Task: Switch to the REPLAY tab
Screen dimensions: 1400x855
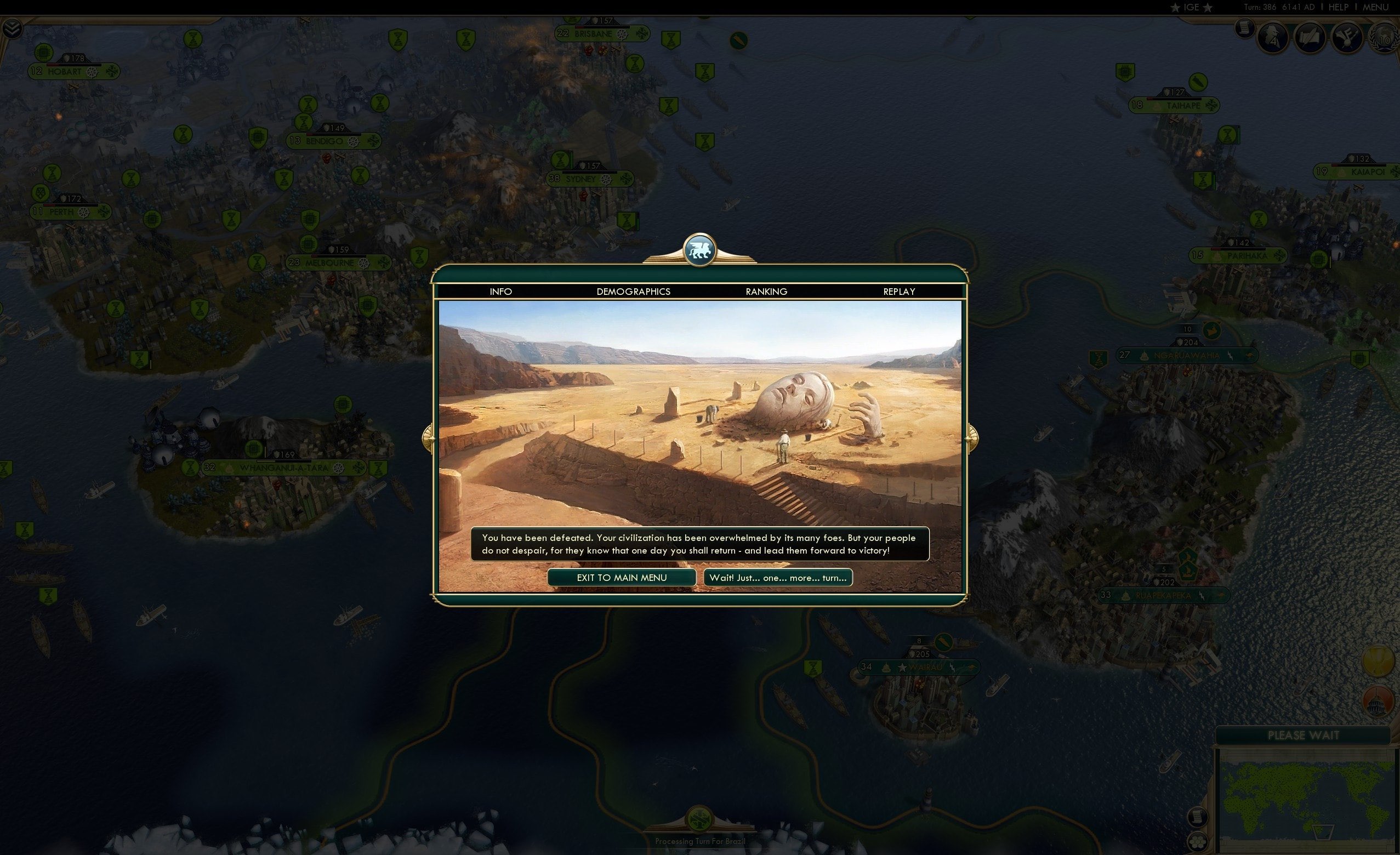Action: pyautogui.click(x=898, y=292)
